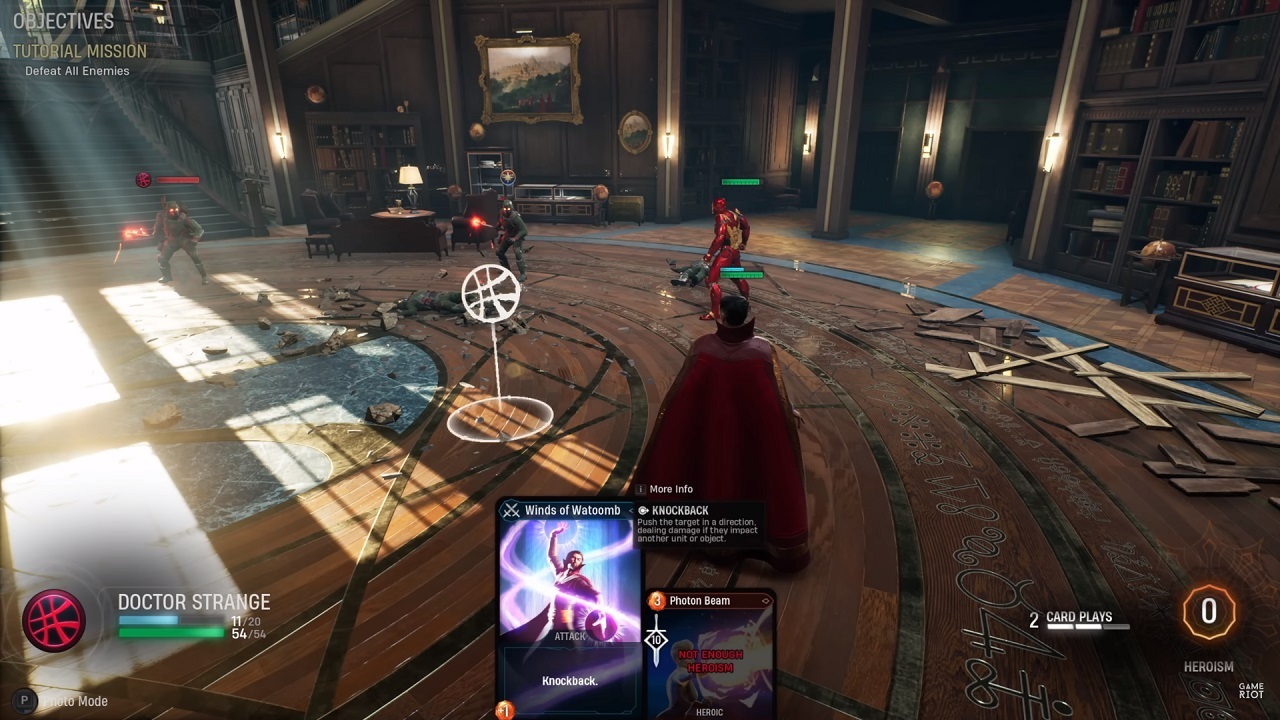Open the Tutorial Mission objective tracker
The image size is (1280, 720).
[x=80, y=51]
